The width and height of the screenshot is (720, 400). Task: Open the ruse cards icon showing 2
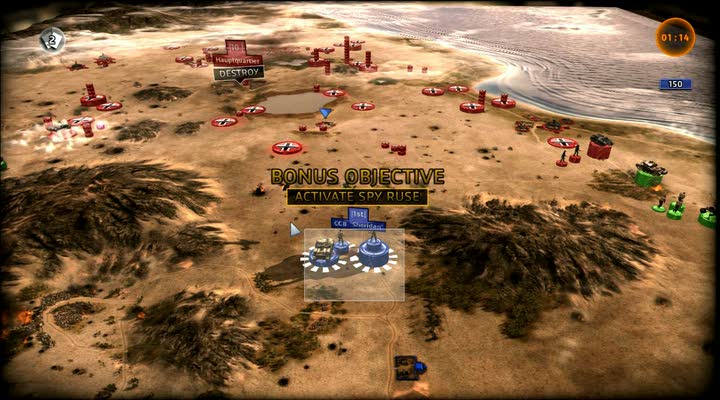pyautogui.click(x=52, y=39)
